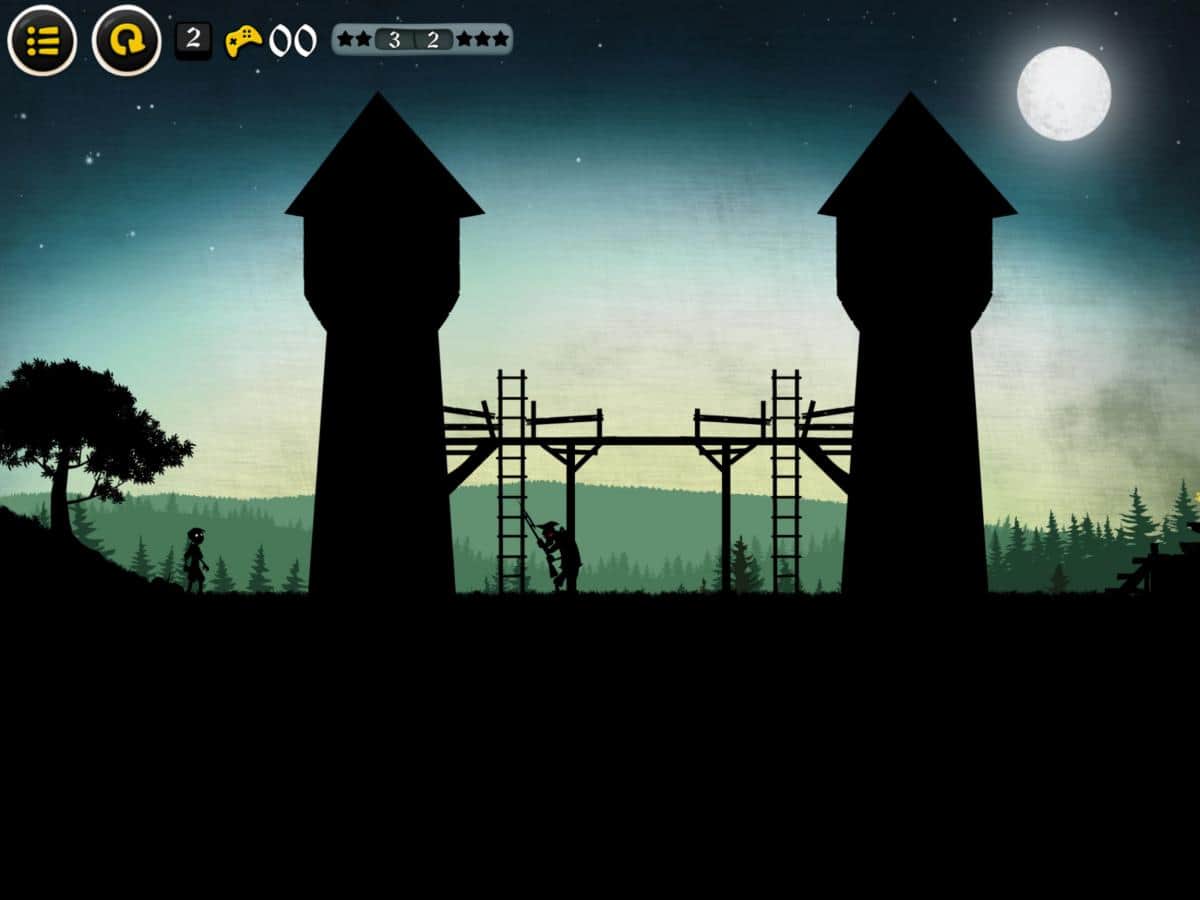Screen dimensions: 1200x900
Task: Open the level menu list button
Action: tap(42, 41)
